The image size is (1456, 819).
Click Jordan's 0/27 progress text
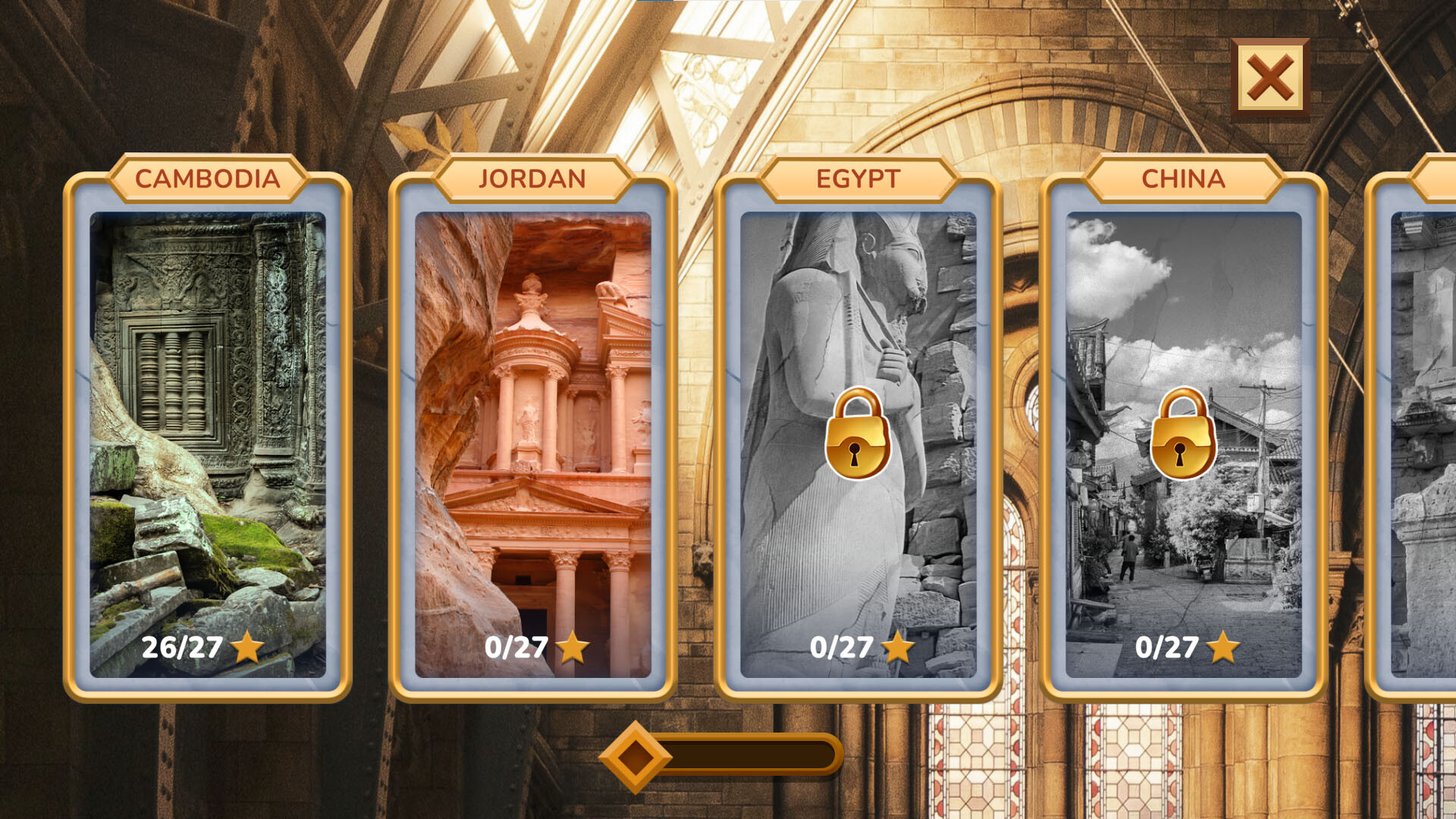pyautogui.click(x=517, y=647)
